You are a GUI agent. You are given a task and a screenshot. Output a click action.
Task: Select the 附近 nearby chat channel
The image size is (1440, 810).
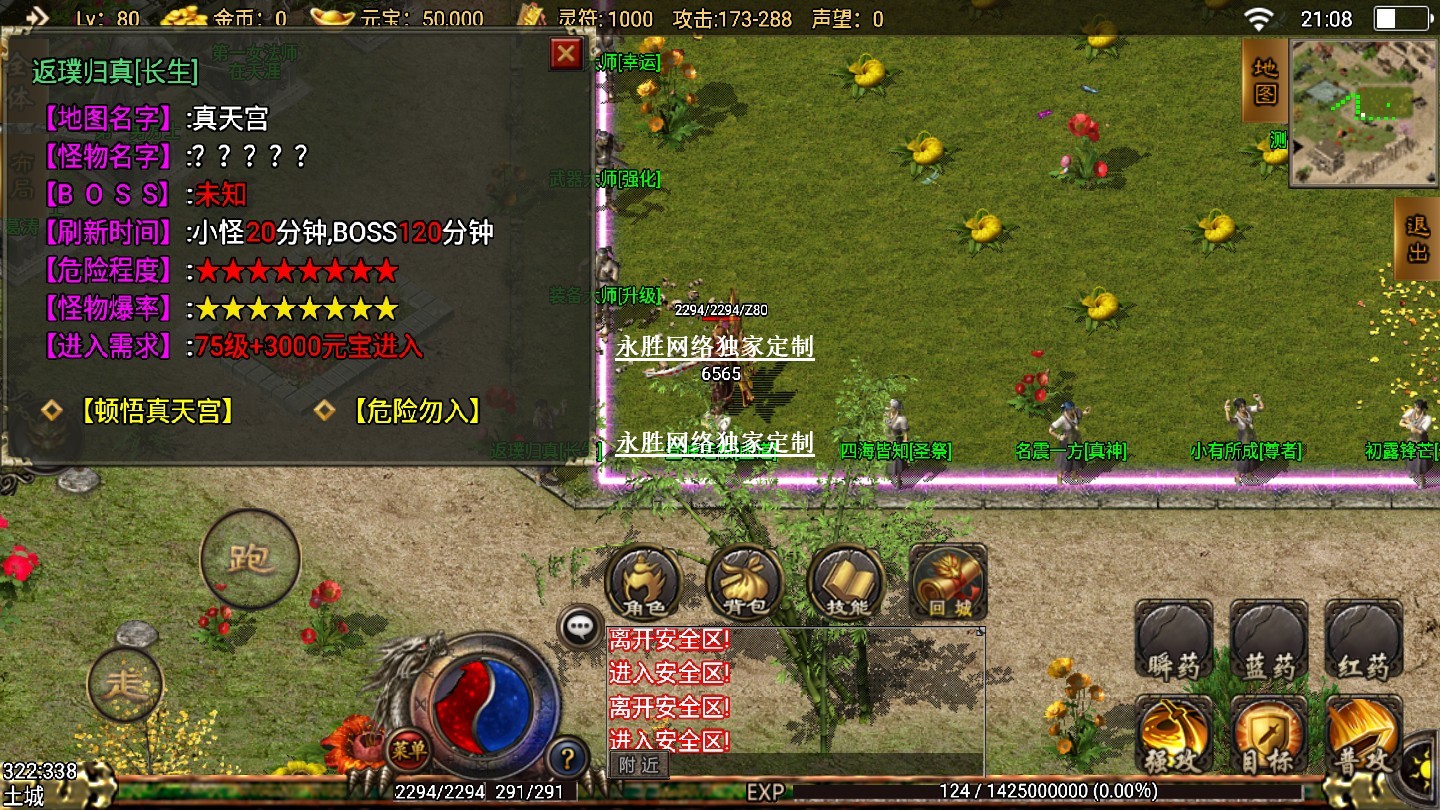(638, 765)
